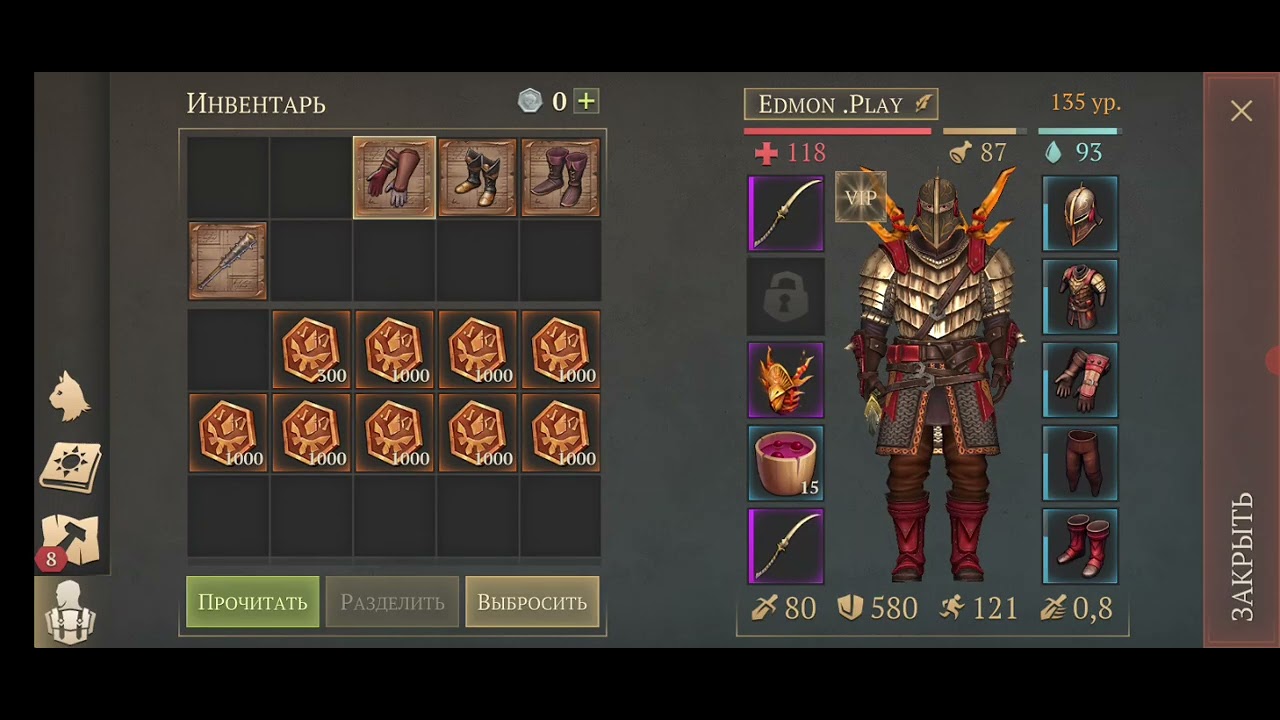Select the spiked club recipe slot
Viewport: 1280px width, 720px height.
pyautogui.click(x=228, y=261)
